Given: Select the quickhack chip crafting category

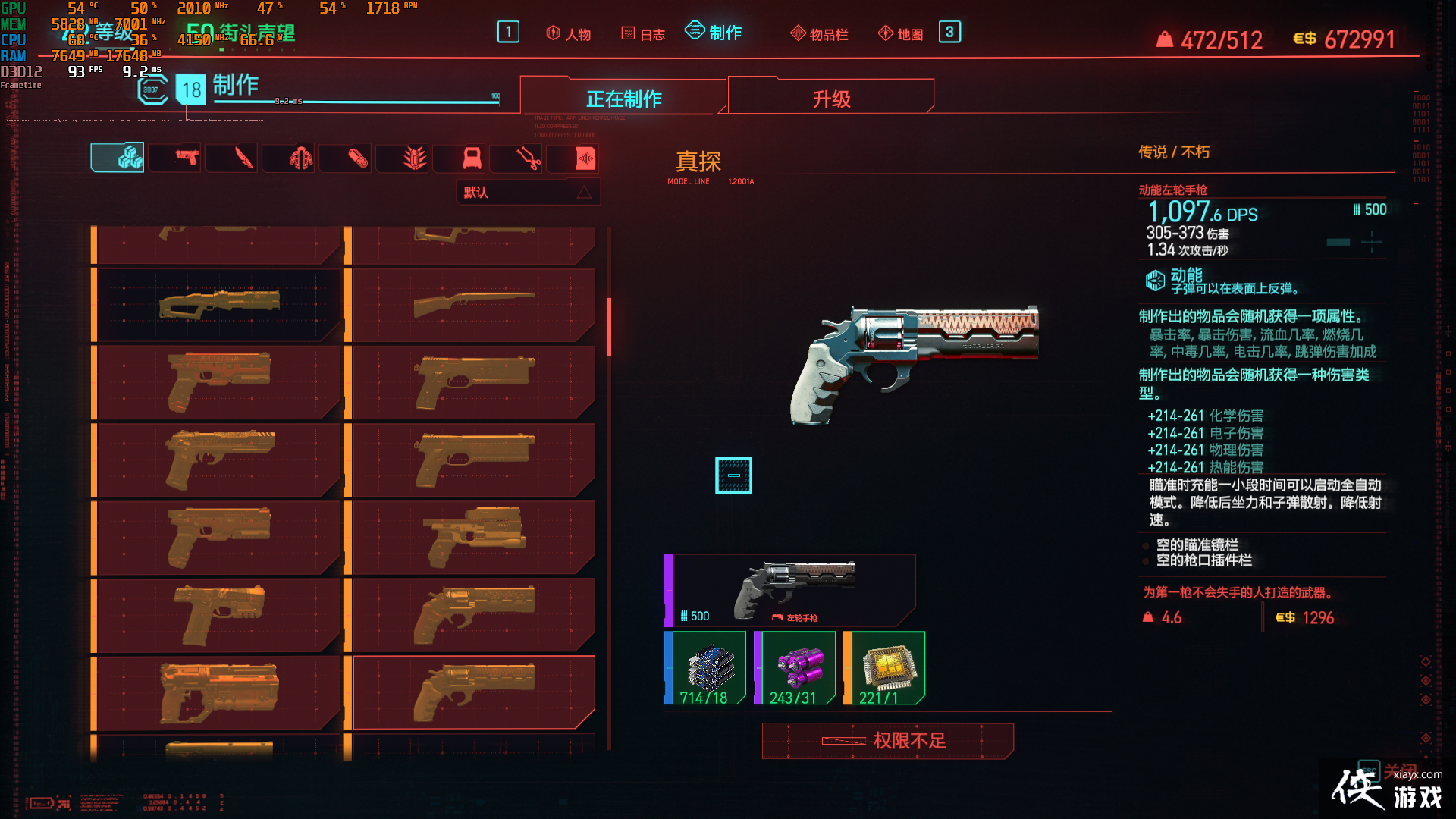Looking at the screenshot, I should point(574,158).
